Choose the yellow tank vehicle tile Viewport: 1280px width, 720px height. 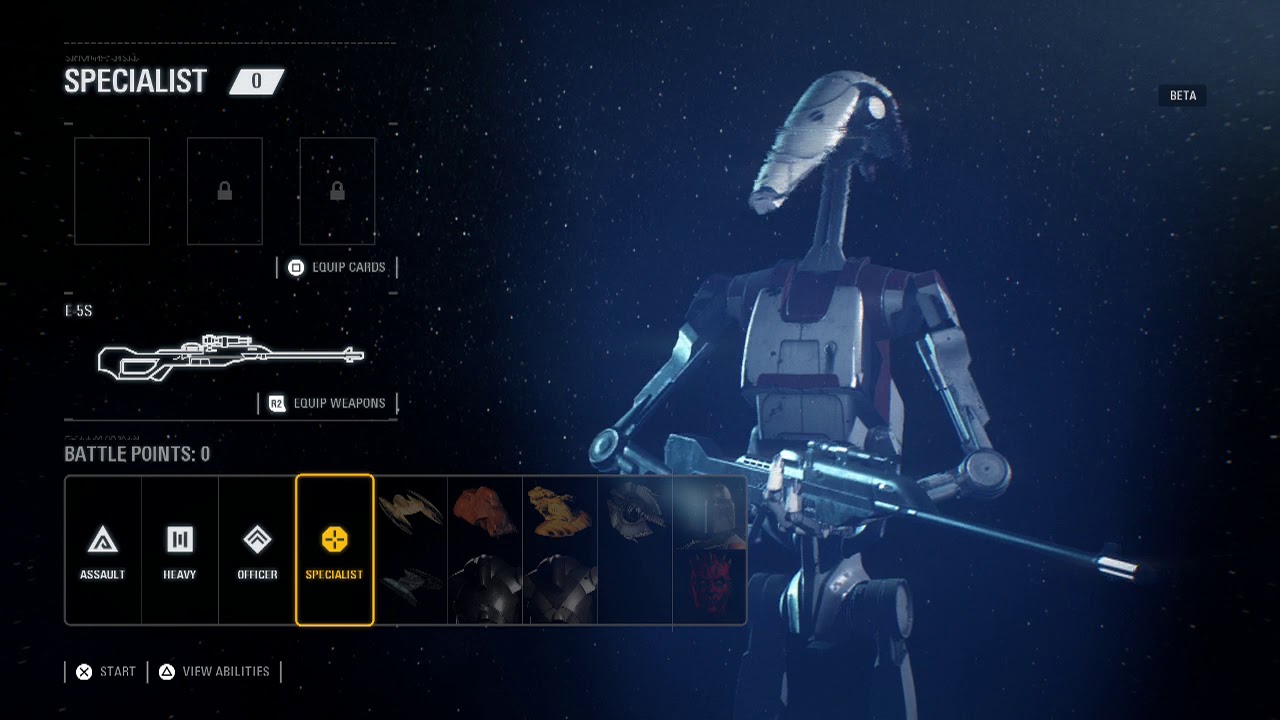(x=560, y=512)
